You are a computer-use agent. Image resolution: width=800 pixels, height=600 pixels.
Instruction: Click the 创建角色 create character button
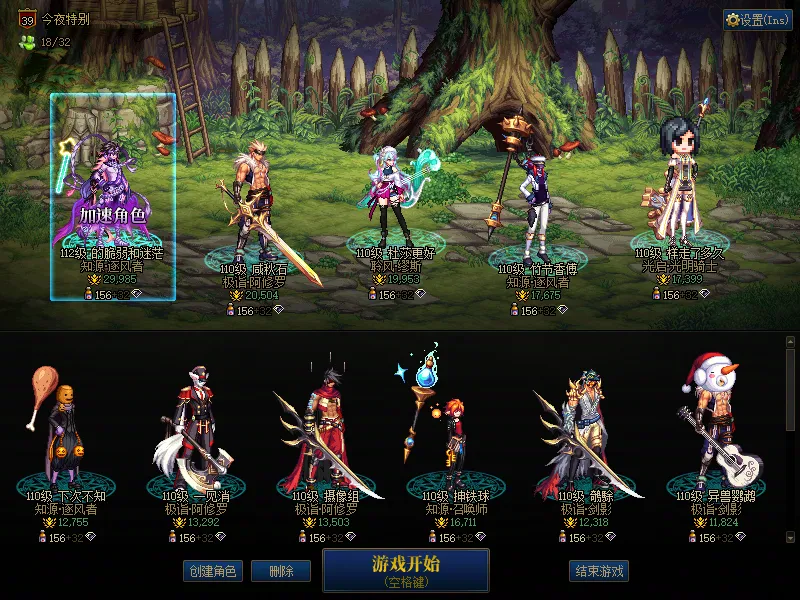coord(212,571)
